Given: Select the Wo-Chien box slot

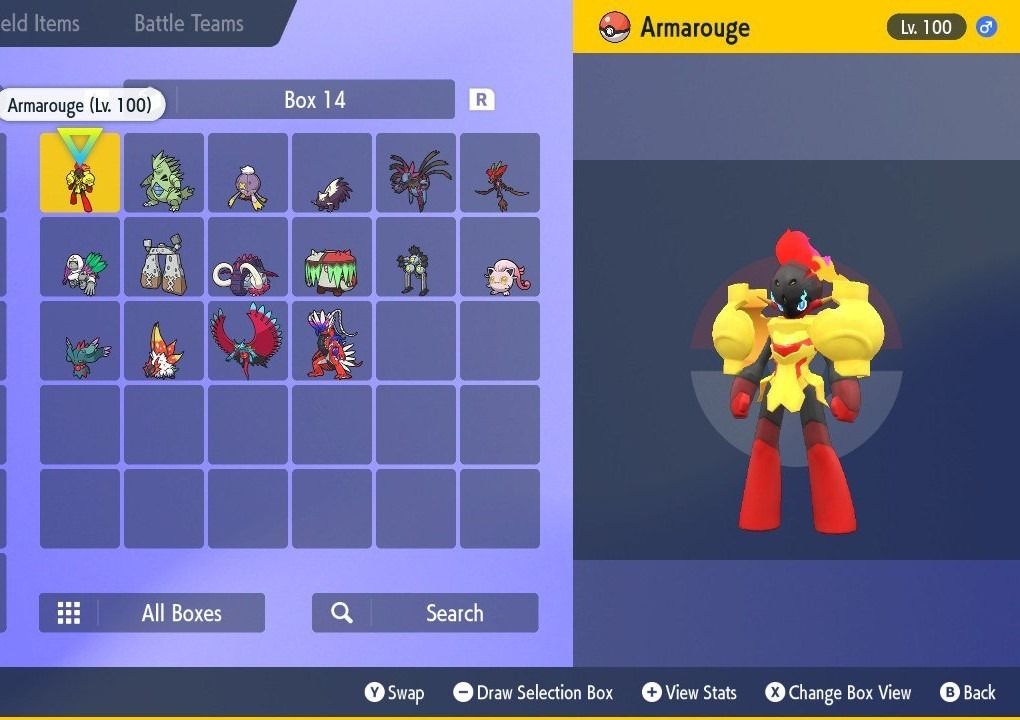Looking at the screenshot, I should click(332, 257).
